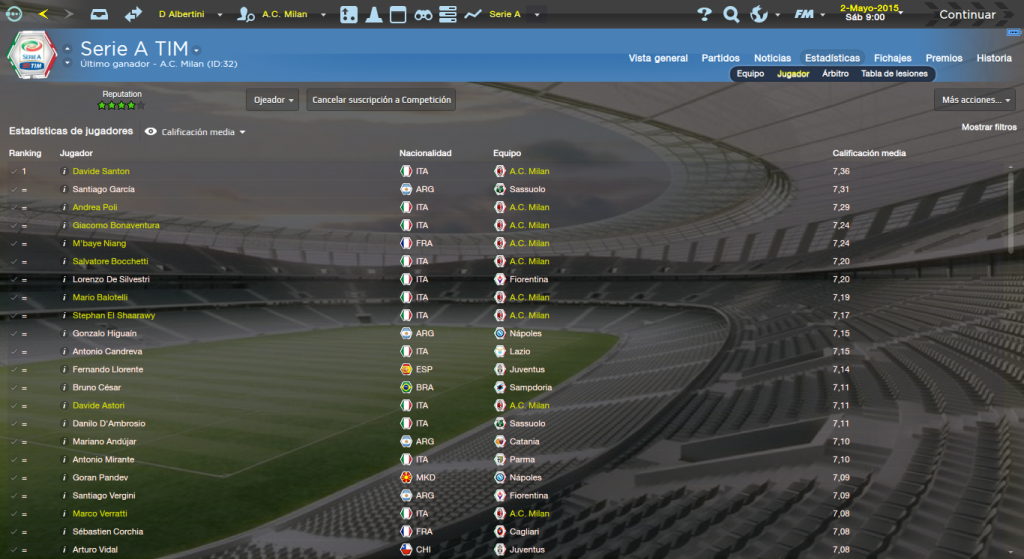Open the FM main menu
1024x559 pixels.
click(805, 15)
